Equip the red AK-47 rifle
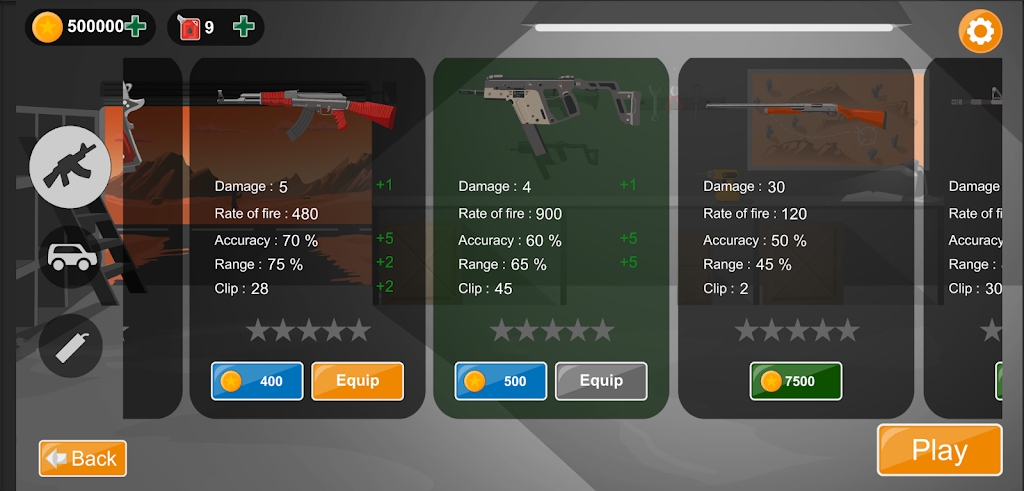 pyautogui.click(x=357, y=381)
